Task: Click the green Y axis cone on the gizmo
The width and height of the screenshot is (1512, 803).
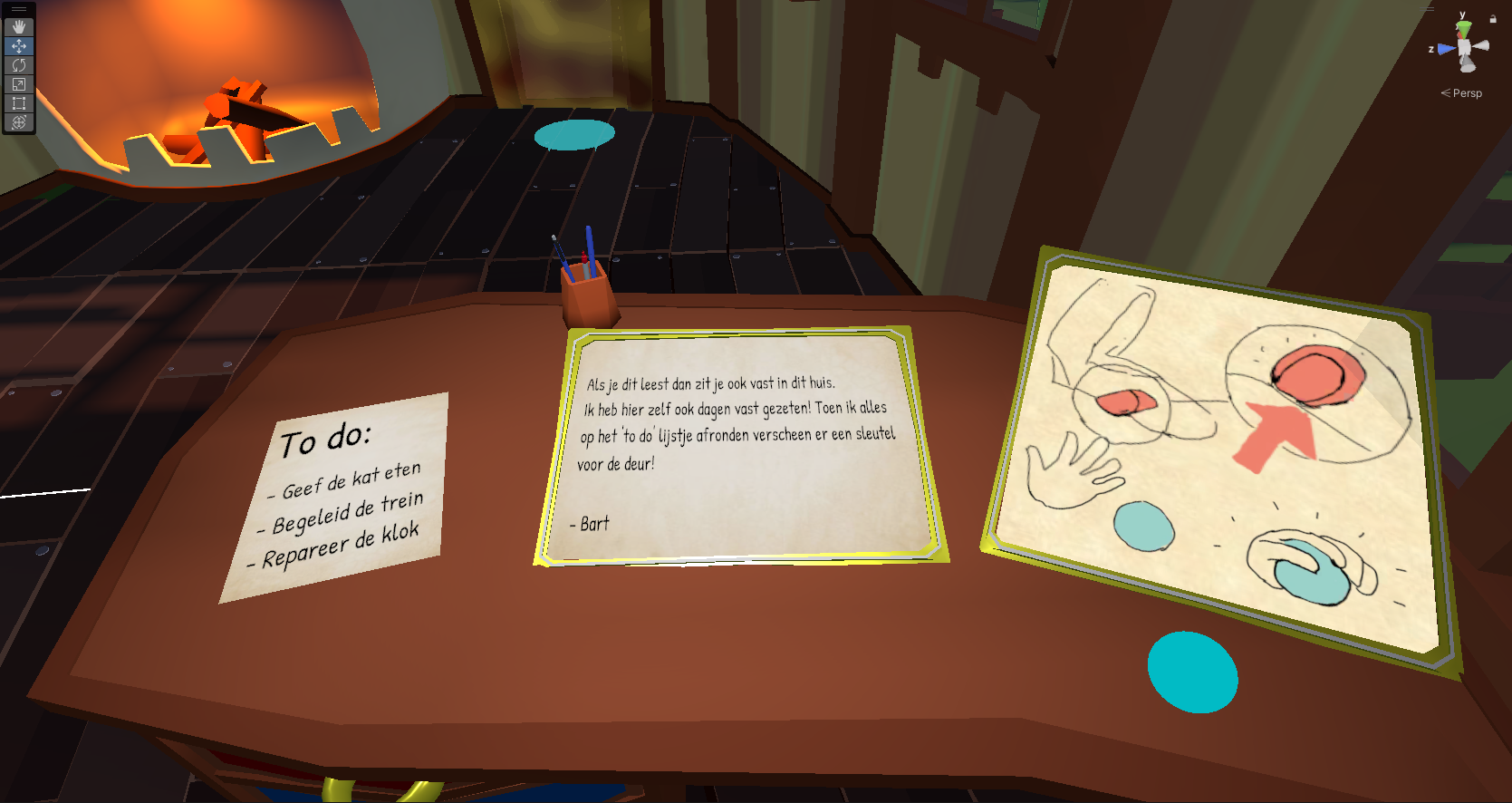Action: 1464,30
